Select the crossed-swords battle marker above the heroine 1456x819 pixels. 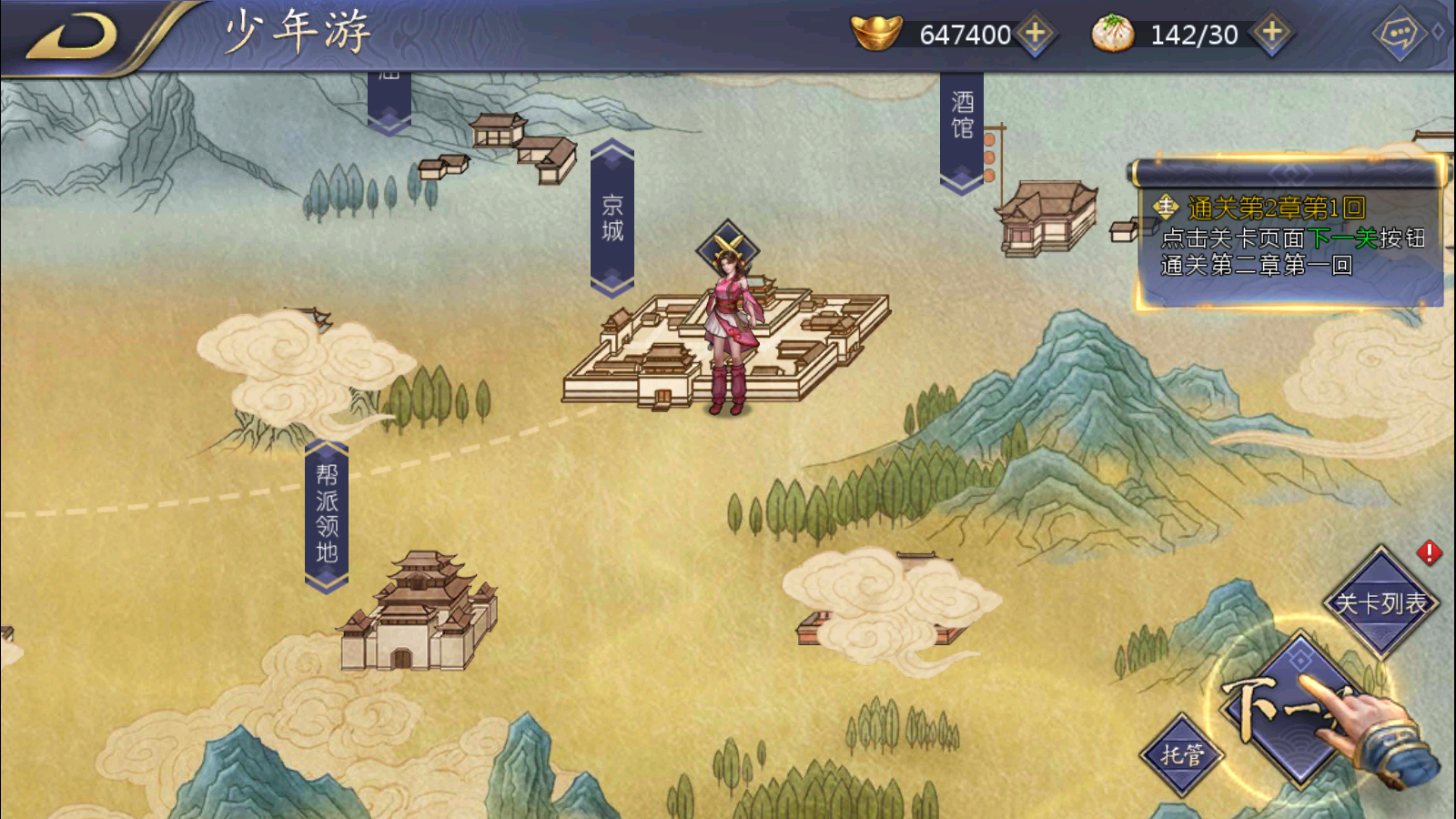click(728, 246)
